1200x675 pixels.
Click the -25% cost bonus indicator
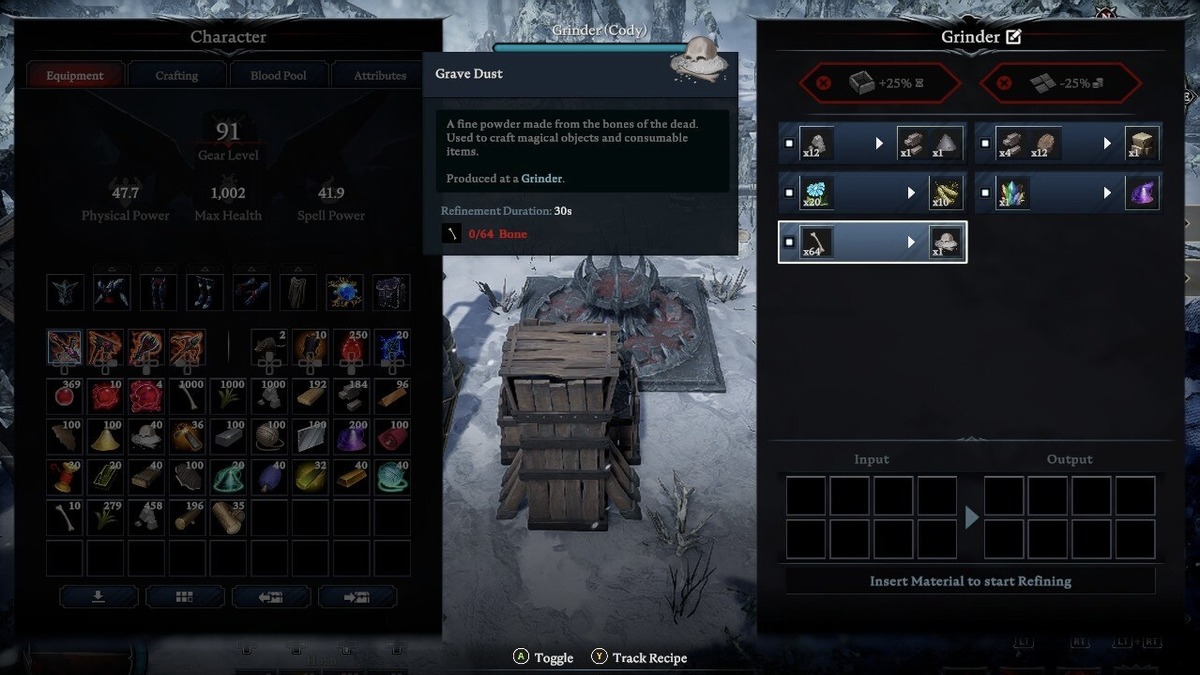pos(1060,83)
